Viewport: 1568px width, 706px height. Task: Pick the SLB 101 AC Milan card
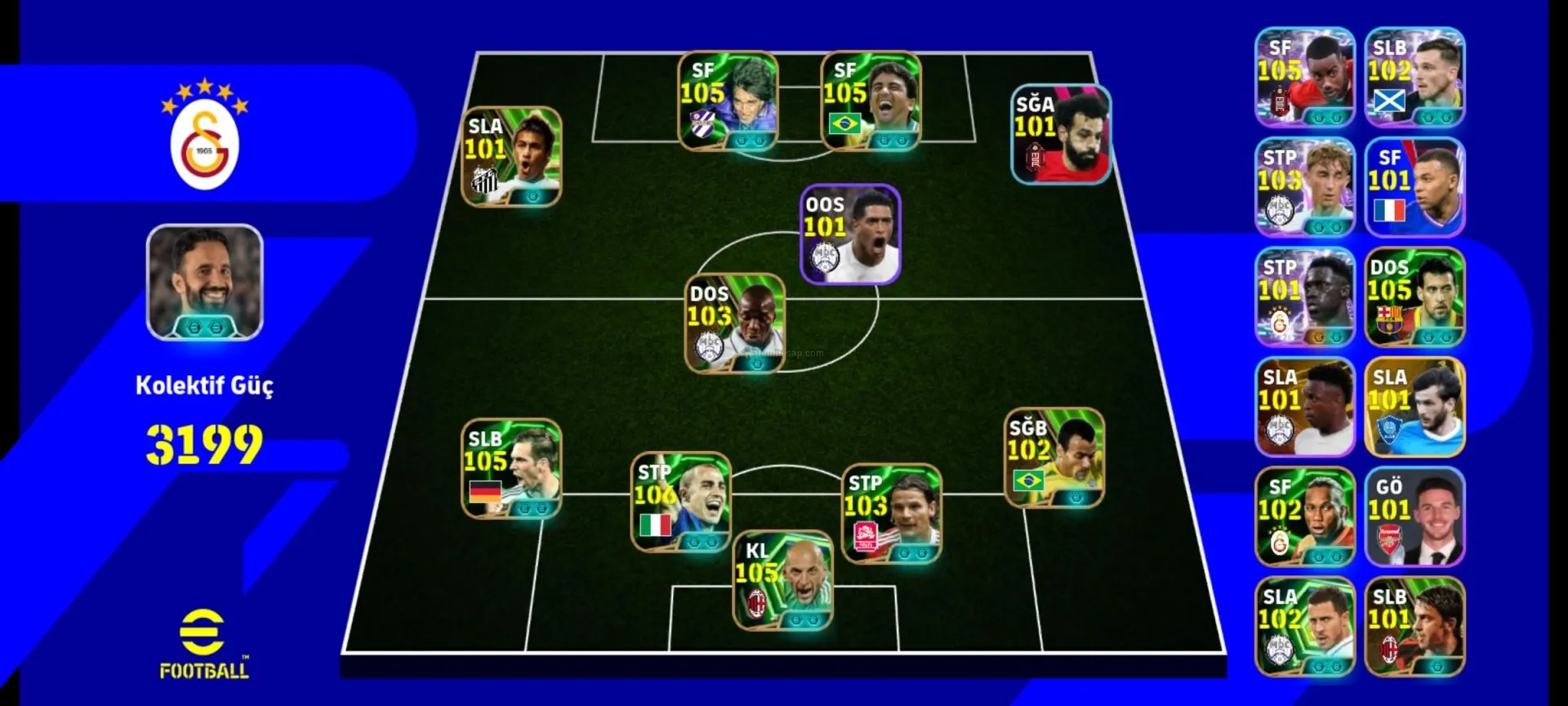[1414, 627]
